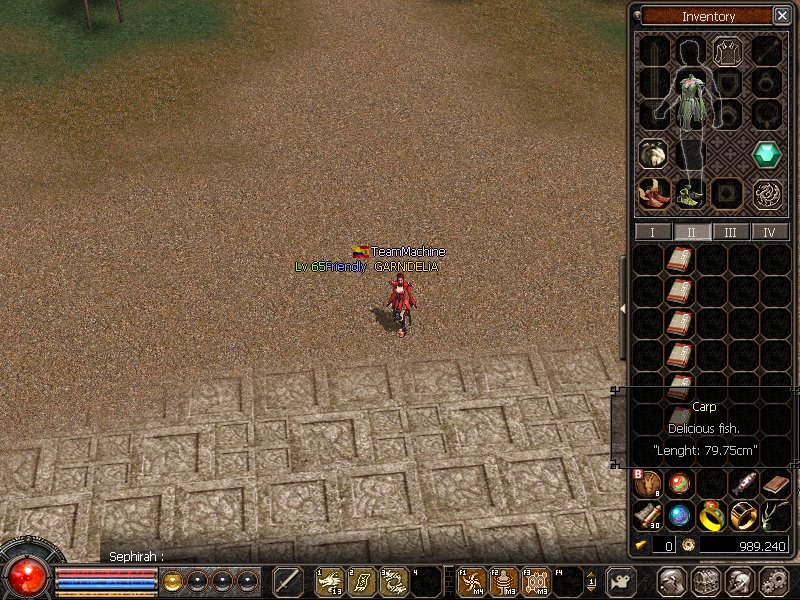The height and width of the screenshot is (600, 800).
Task: Click the equipped red boots slot
Action: click(655, 193)
